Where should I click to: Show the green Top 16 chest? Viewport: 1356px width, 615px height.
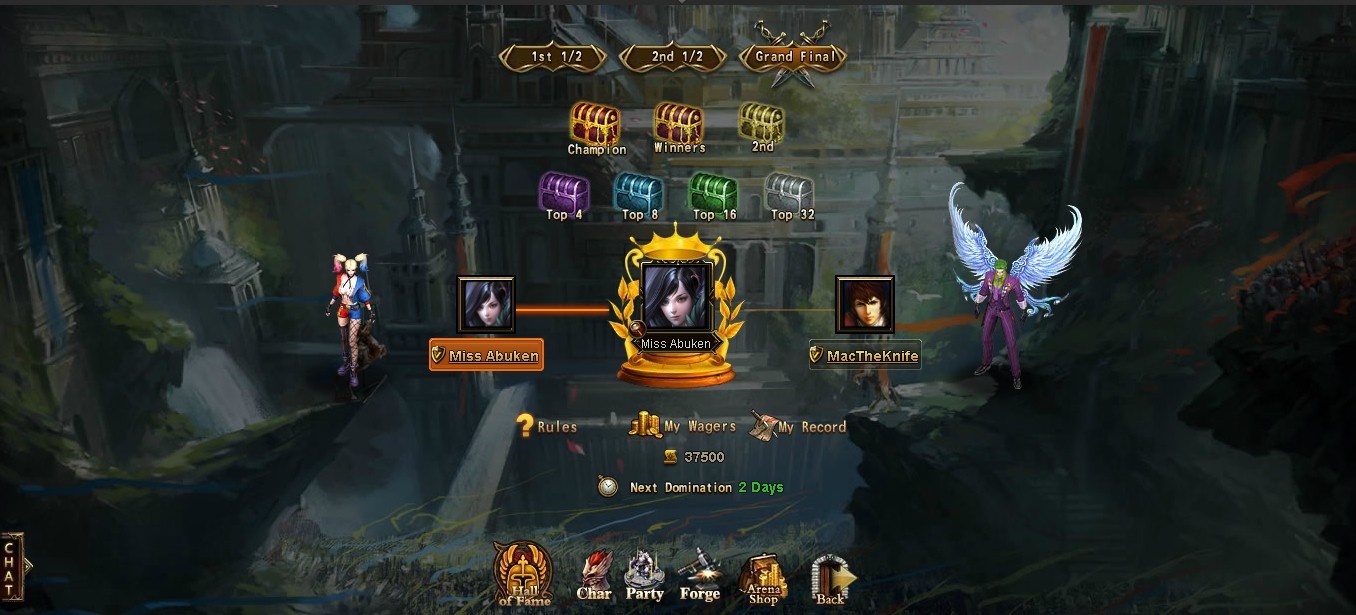[x=713, y=192]
